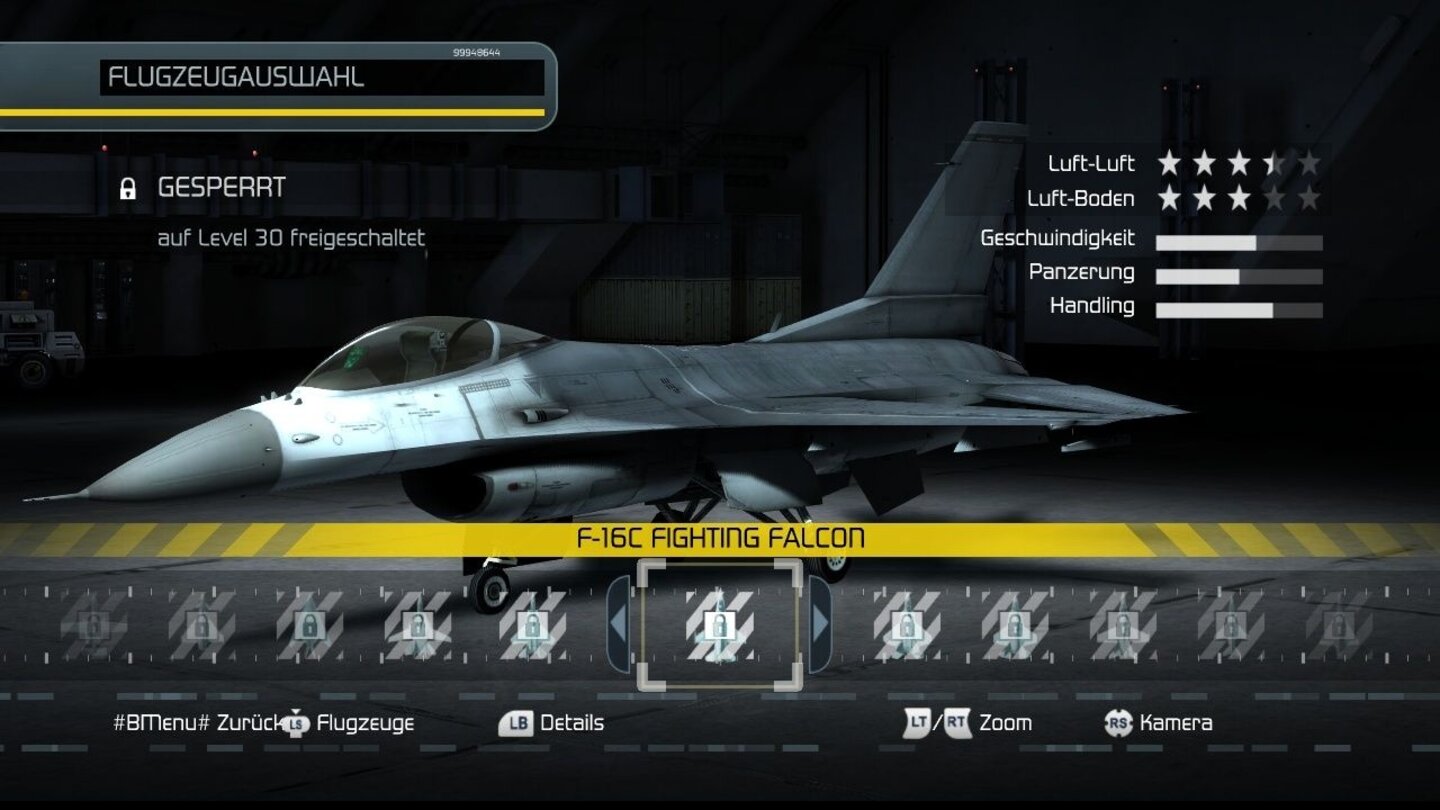
Task: Click the RS Kamera stick icon
Action: point(1116,722)
